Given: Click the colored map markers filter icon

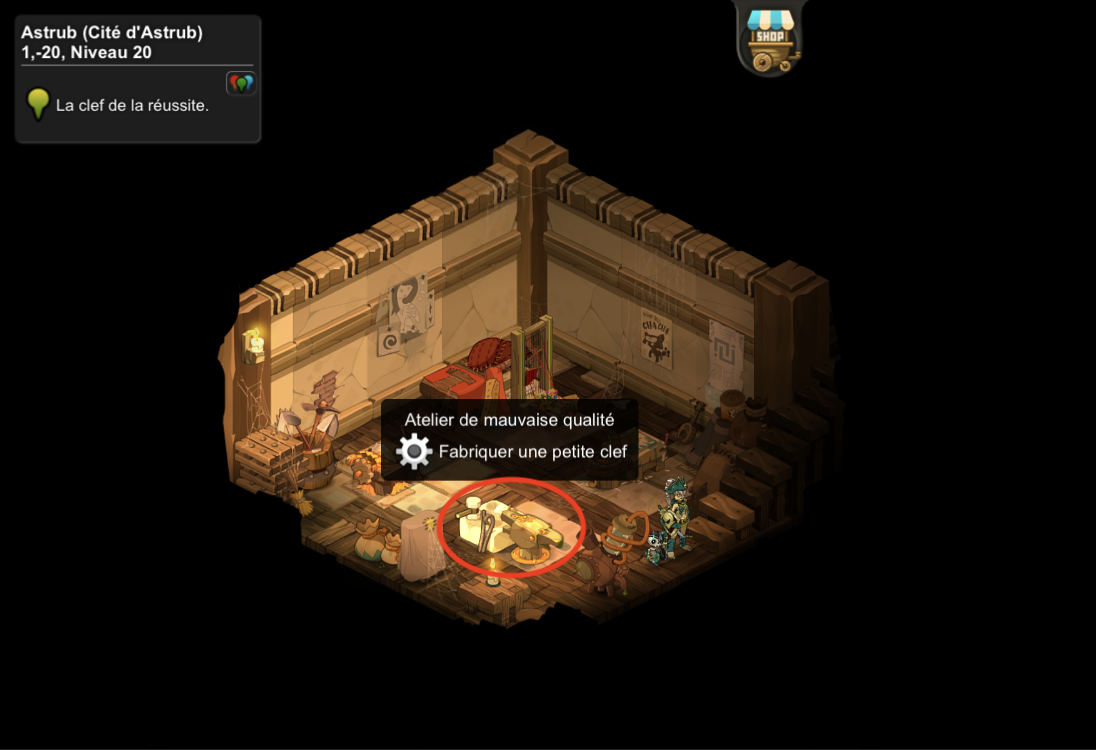Looking at the screenshot, I should coord(241,84).
